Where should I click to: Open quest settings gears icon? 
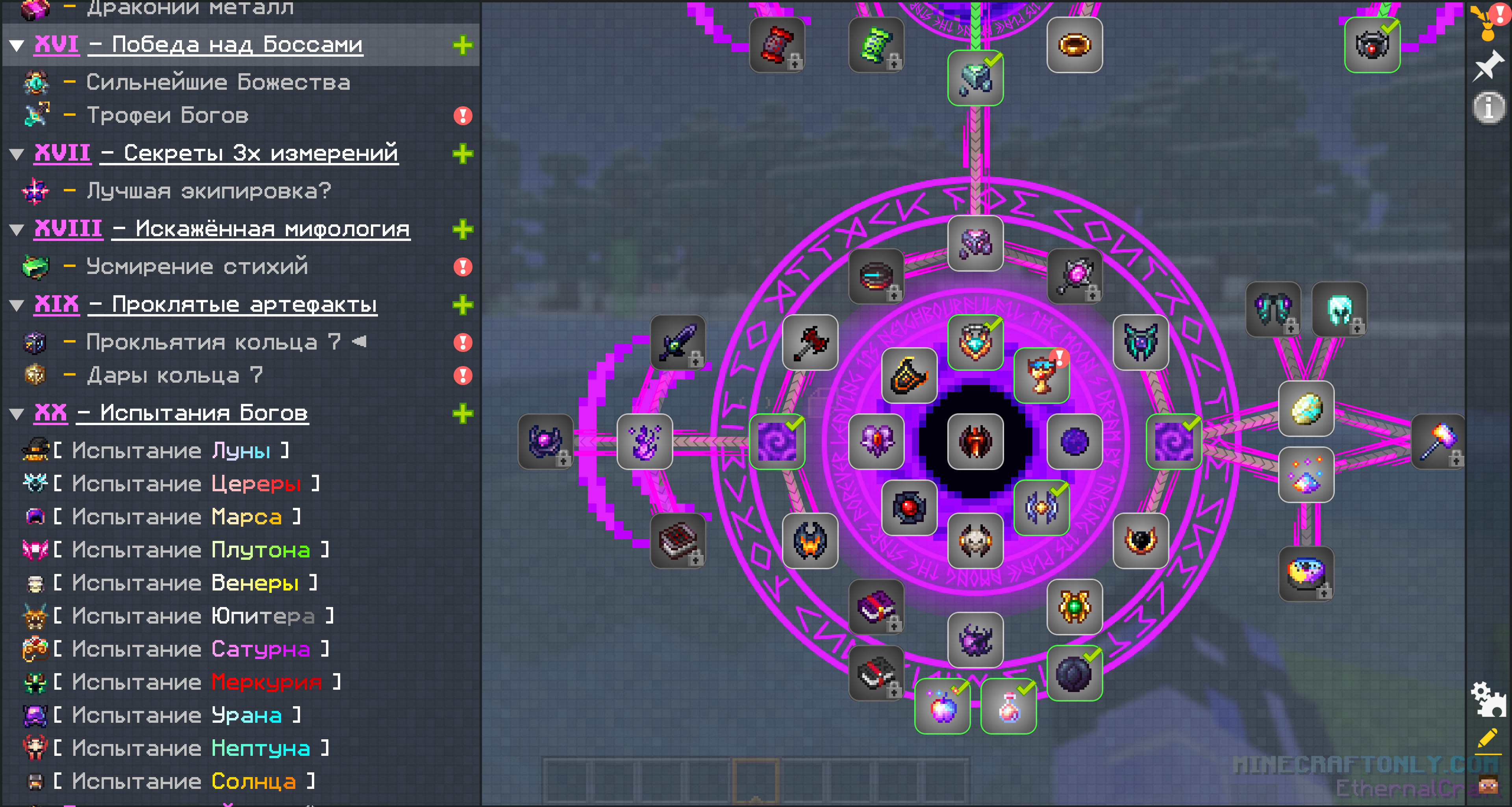(1487, 700)
